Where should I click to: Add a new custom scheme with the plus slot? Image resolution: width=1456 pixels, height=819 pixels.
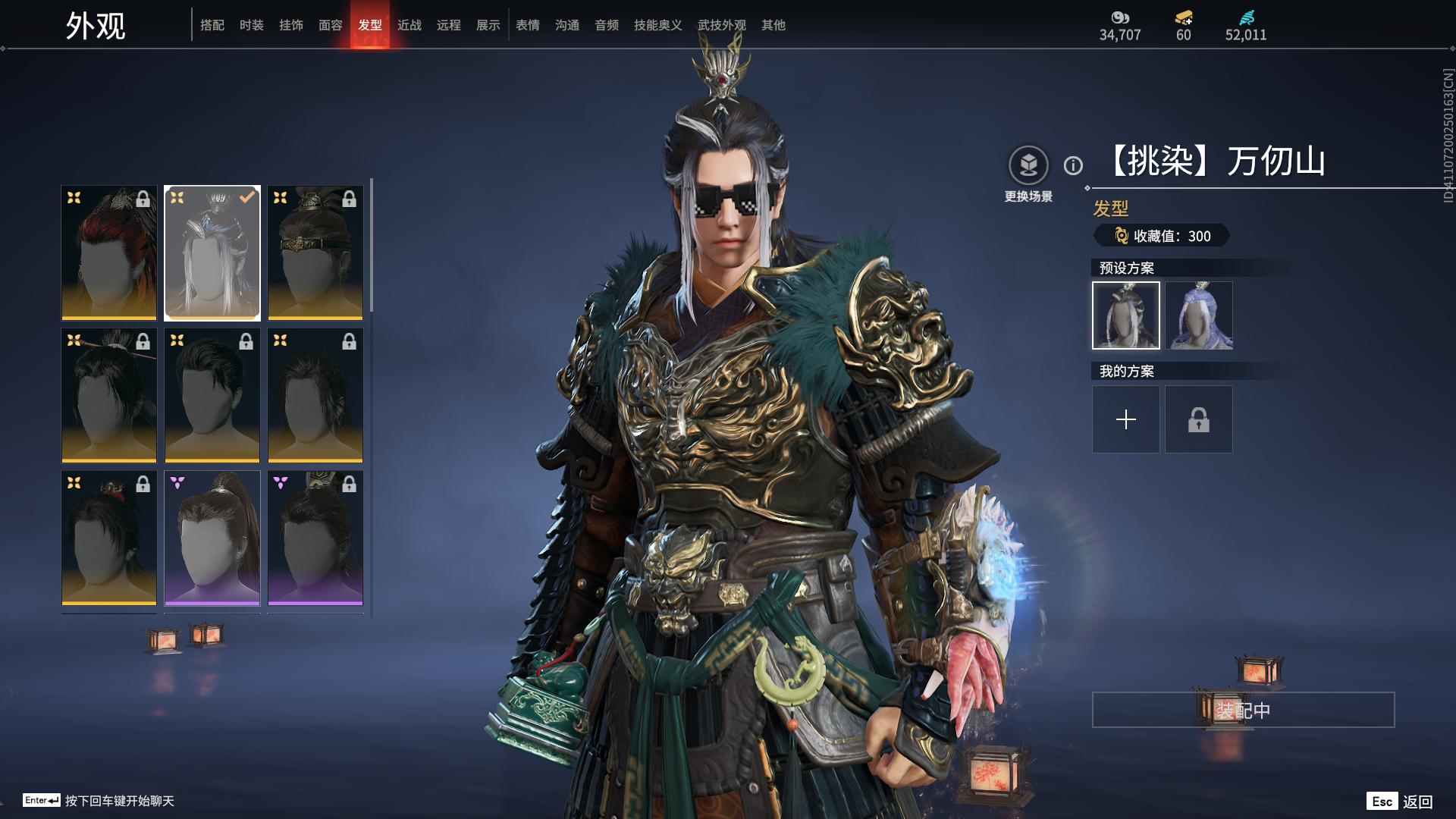pyautogui.click(x=1125, y=419)
